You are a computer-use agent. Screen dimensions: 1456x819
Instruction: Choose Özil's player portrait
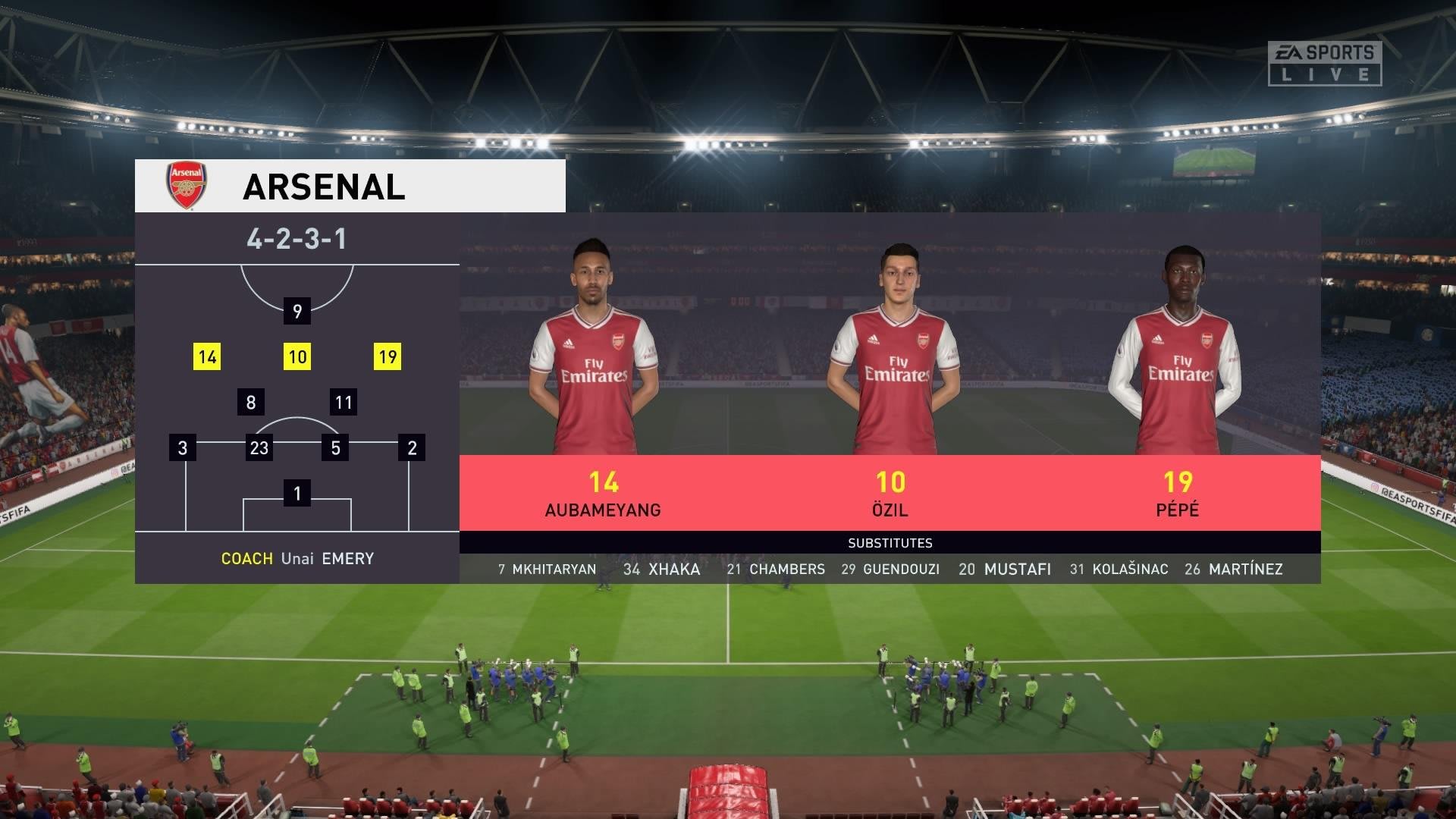[895, 349]
